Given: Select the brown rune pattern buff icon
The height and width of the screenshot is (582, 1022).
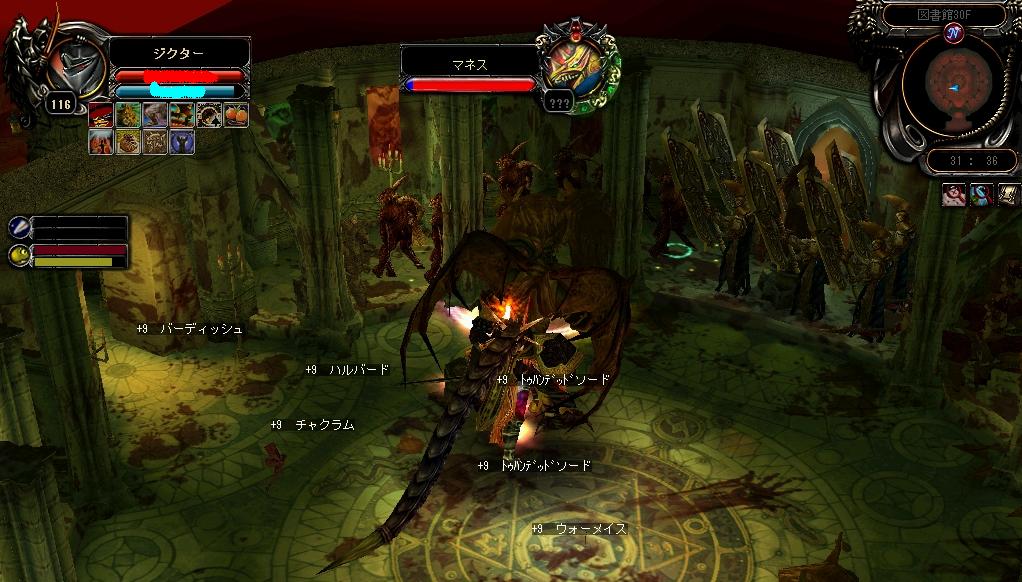Looking at the screenshot, I should tap(155, 142).
